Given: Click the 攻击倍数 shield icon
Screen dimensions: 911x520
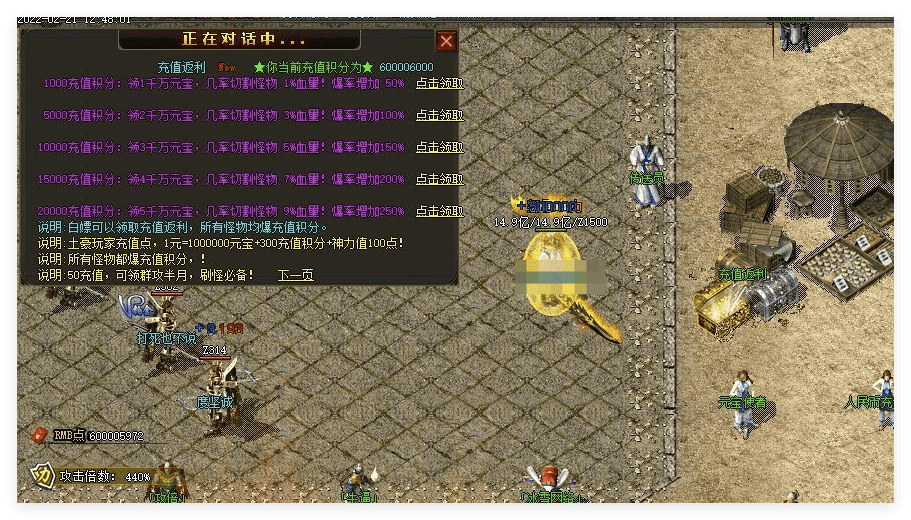Looking at the screenshot, I should [42, 475].
